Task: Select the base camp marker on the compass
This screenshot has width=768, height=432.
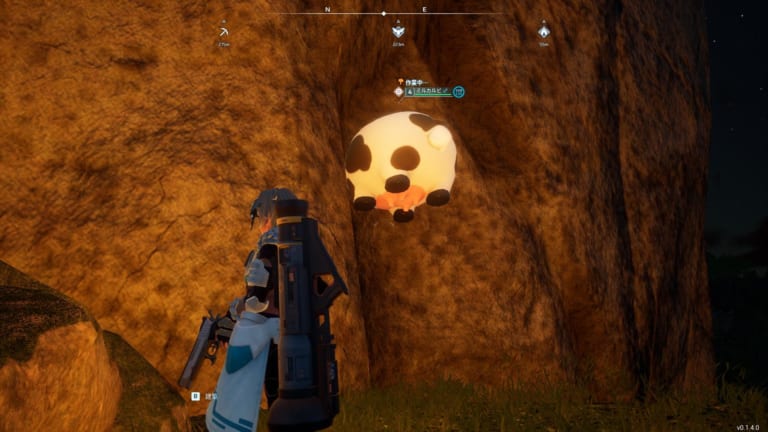Action: pyautogui.click(x=543, y=31)
